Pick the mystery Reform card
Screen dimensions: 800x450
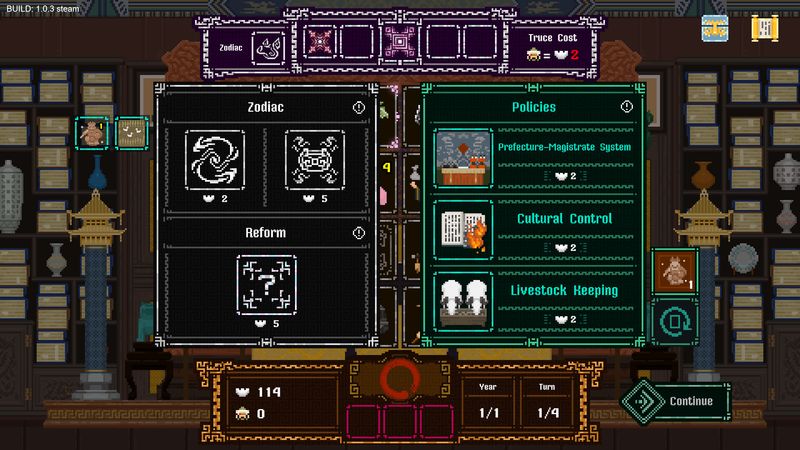click(265, 285)
